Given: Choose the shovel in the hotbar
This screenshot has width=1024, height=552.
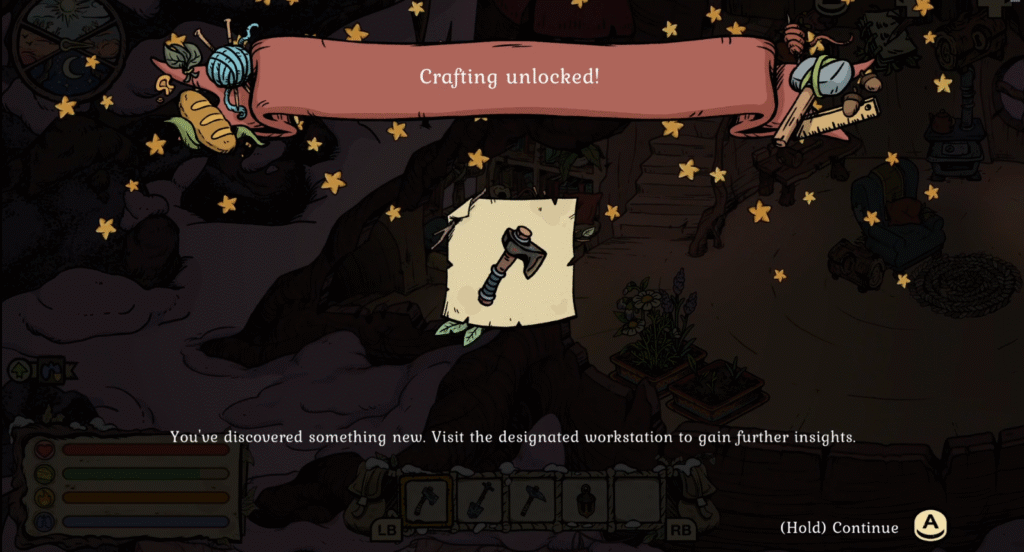Looking at the screenshot, I should click(x=480, y=499).
